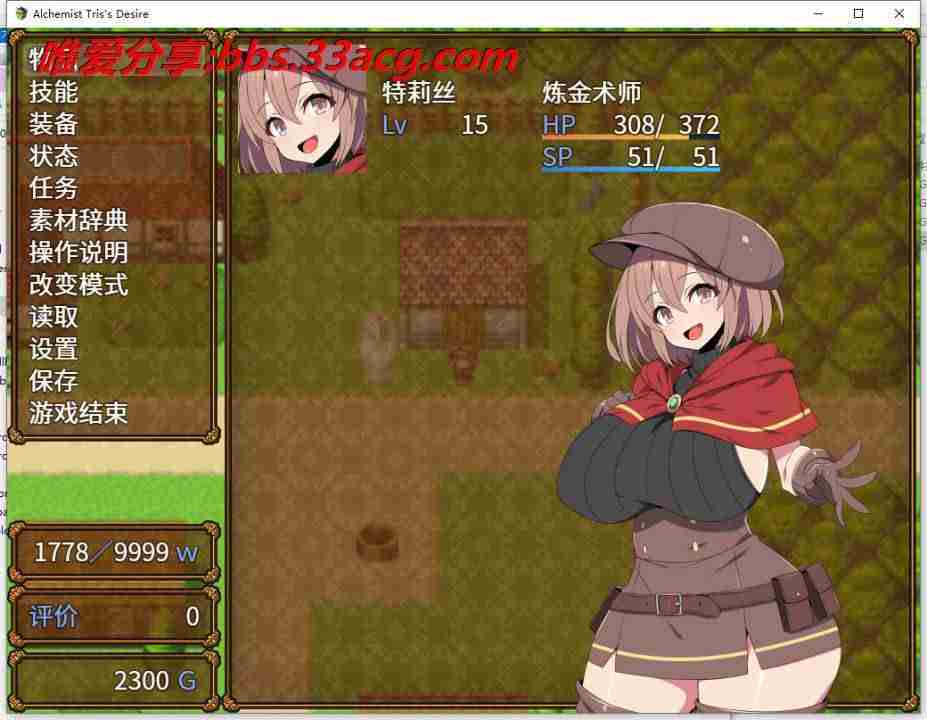Choose 游戏结束 to end the game
Image resolution: width=927 pixels, height=720 pixels.
coord(79,413)
